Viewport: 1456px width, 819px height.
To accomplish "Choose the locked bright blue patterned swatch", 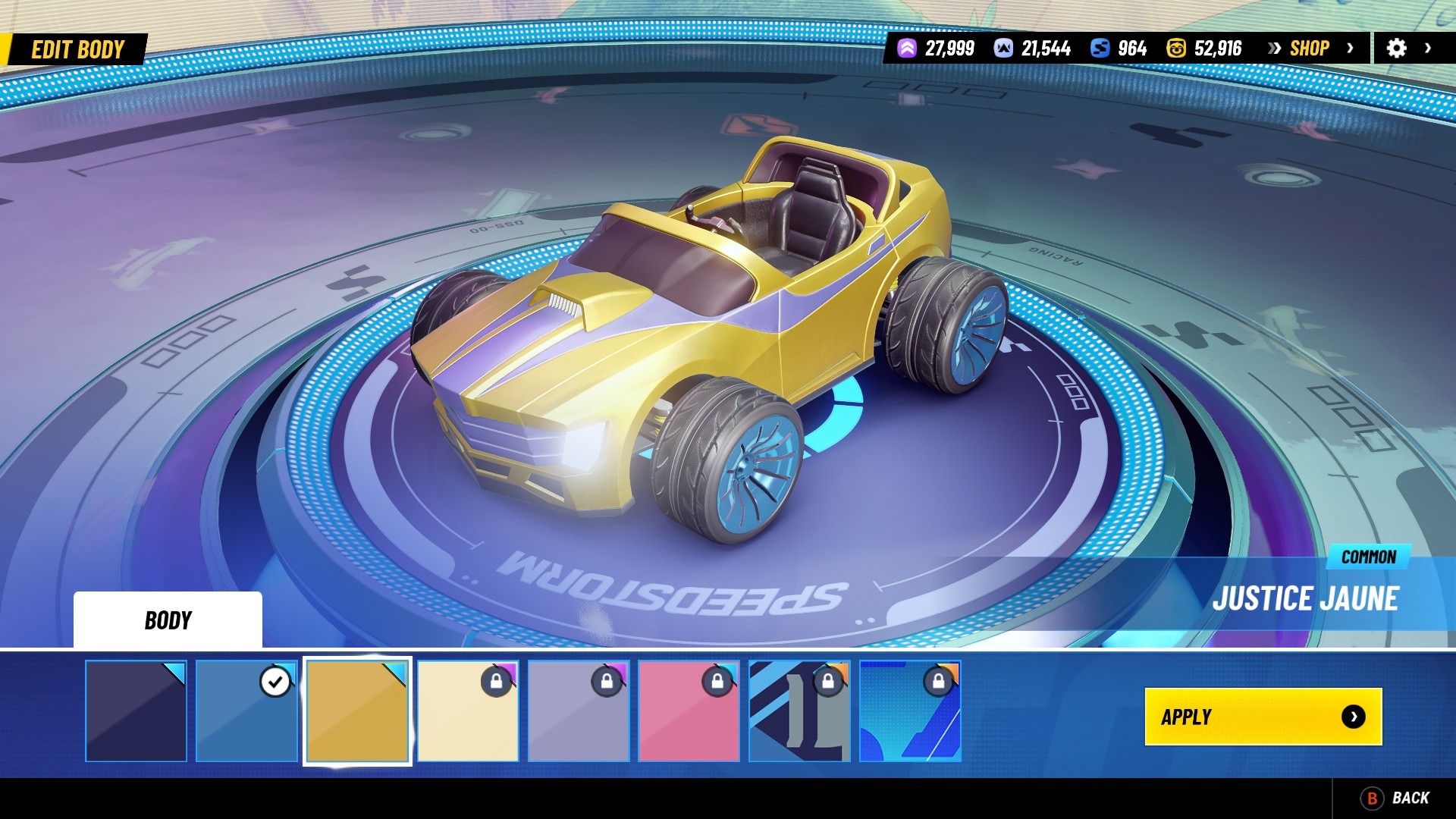I will click(x=910, y=711).
